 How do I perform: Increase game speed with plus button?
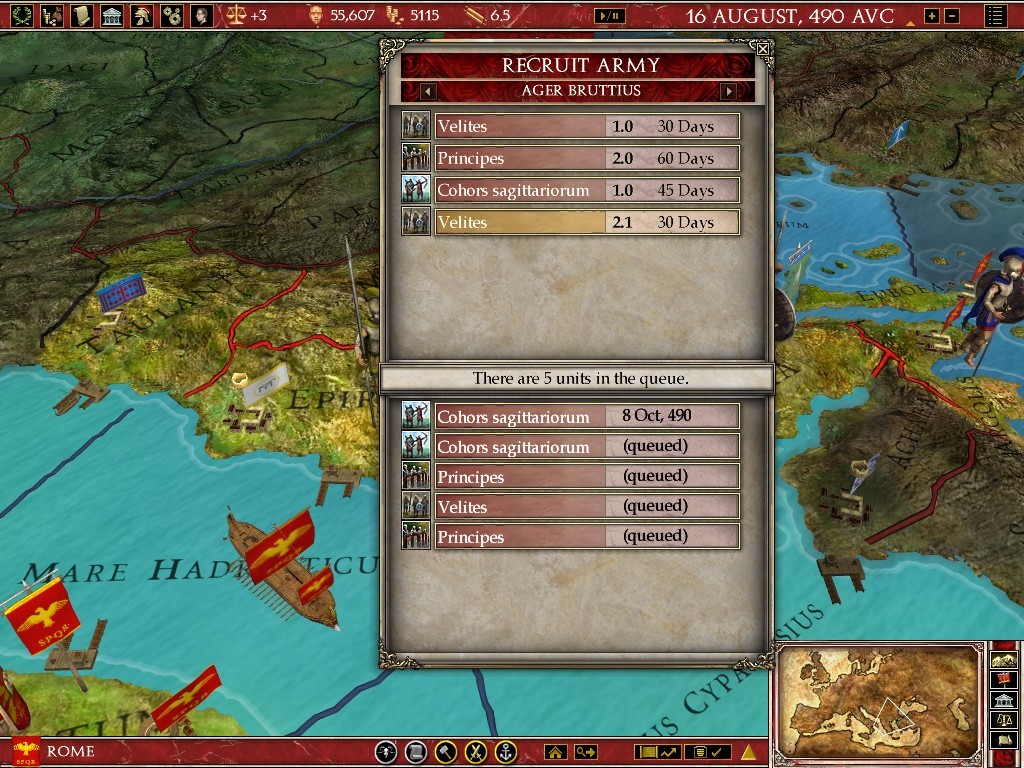(x=932, y=16)
